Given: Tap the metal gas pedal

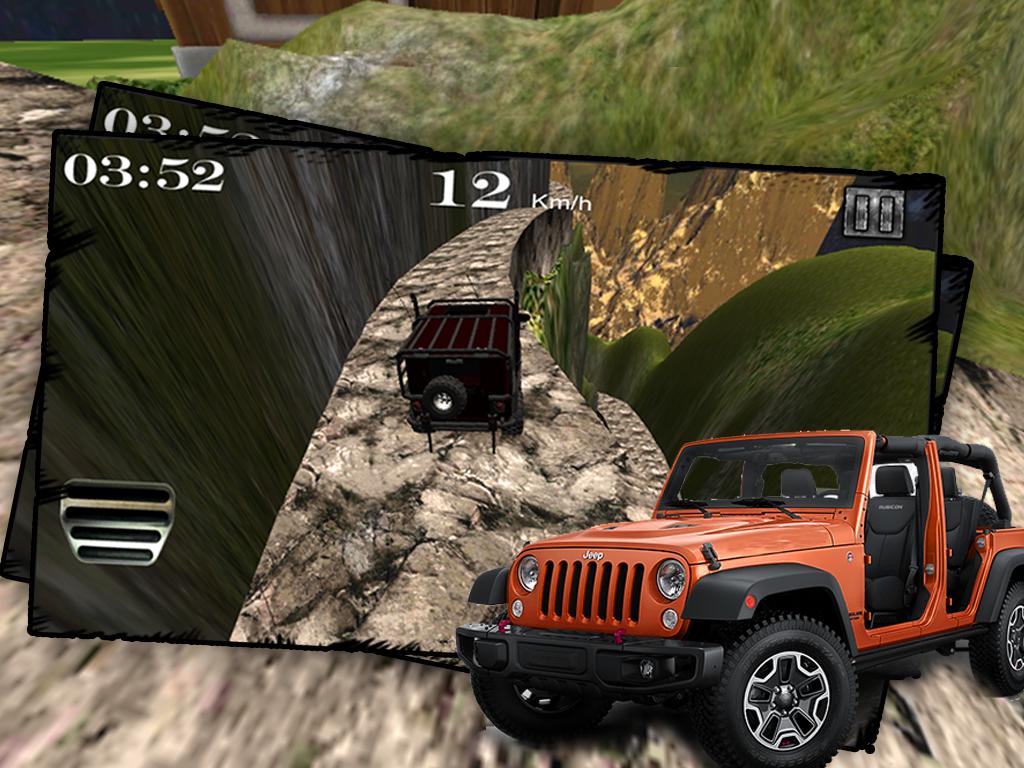Looking at the screenshot, I should (x=118, y=522).
